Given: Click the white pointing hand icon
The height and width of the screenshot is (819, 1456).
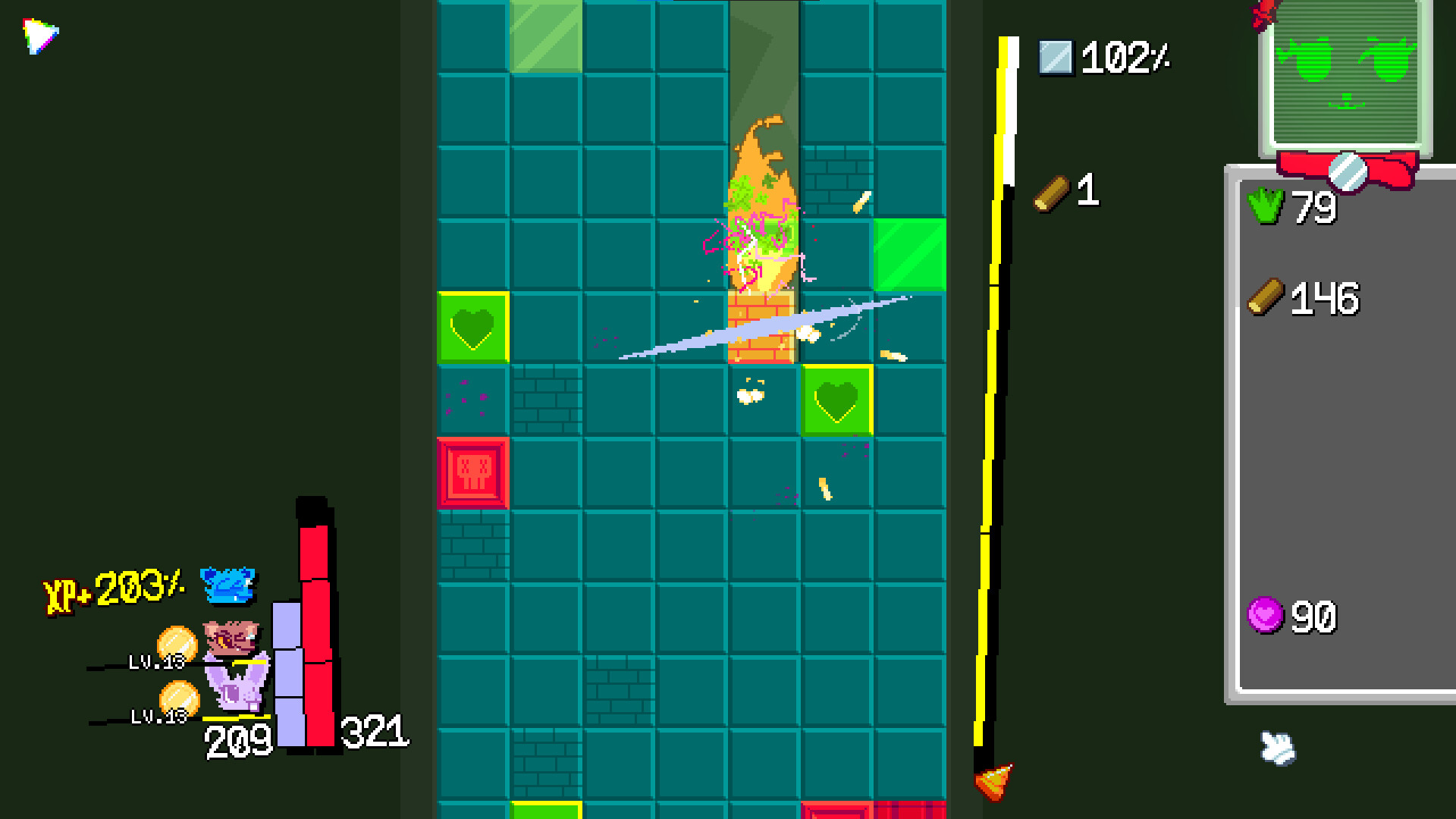Looking at the screenshot, I should point(1278,748).
